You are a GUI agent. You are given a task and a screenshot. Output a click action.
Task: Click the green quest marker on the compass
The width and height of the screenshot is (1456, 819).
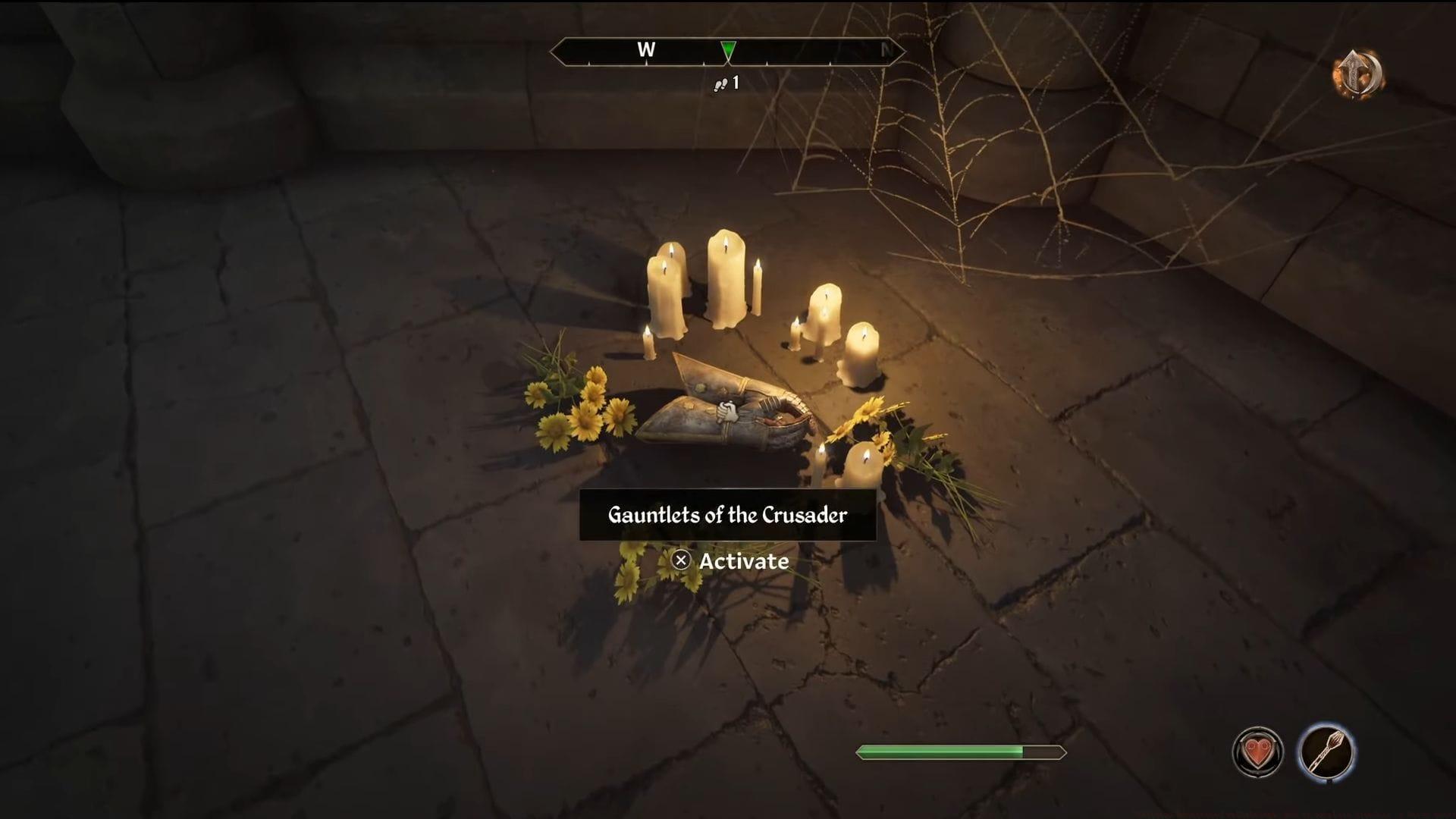728,51
